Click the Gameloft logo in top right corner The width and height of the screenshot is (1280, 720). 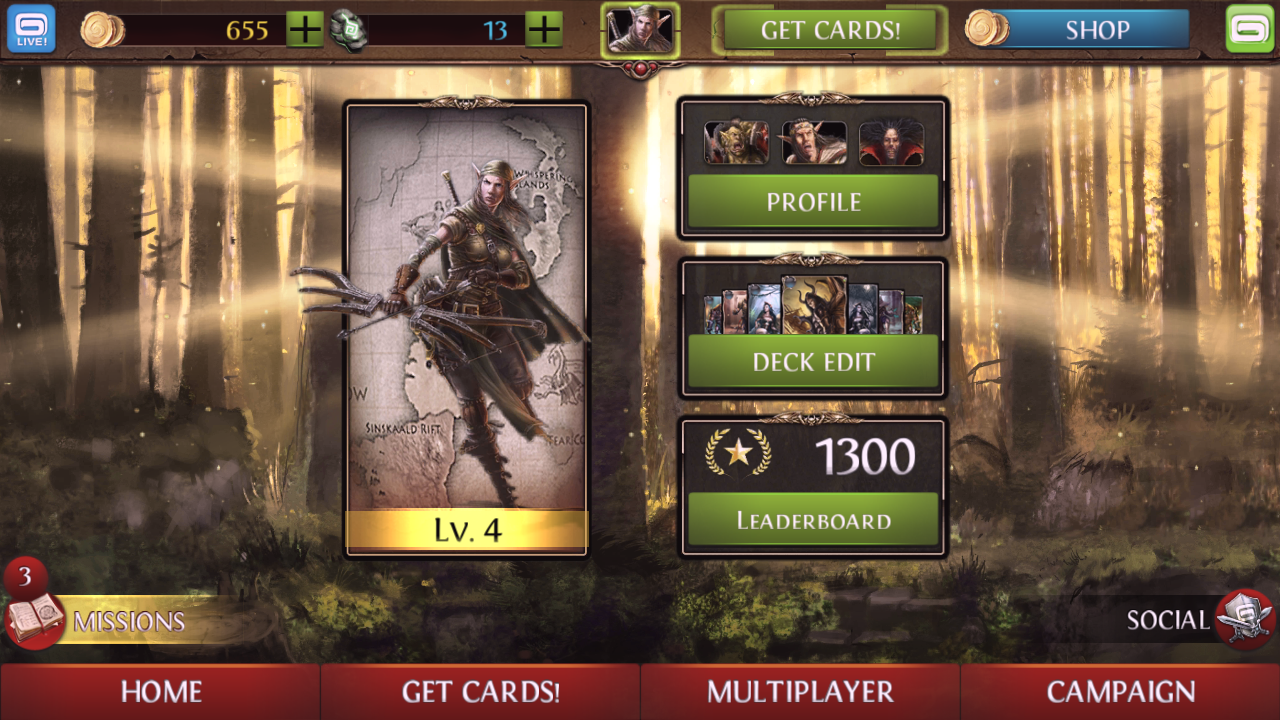1252,29
